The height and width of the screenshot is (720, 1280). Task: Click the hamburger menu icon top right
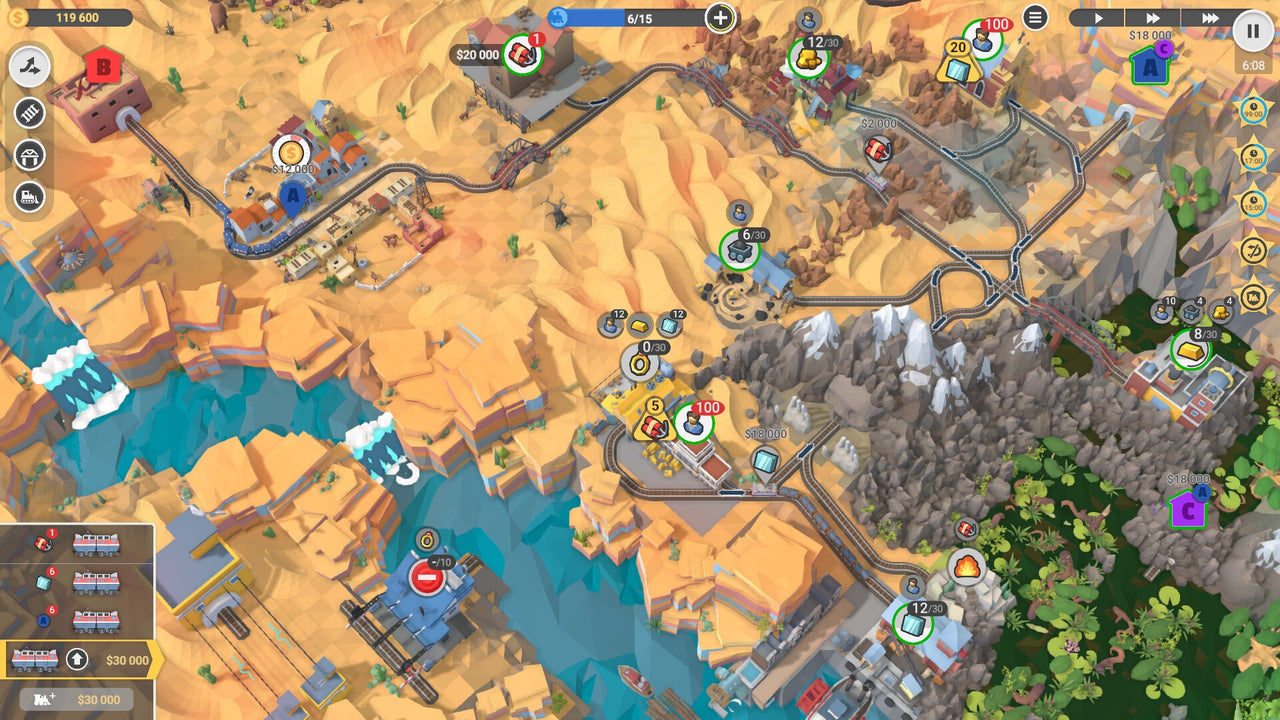point(1036,16)
